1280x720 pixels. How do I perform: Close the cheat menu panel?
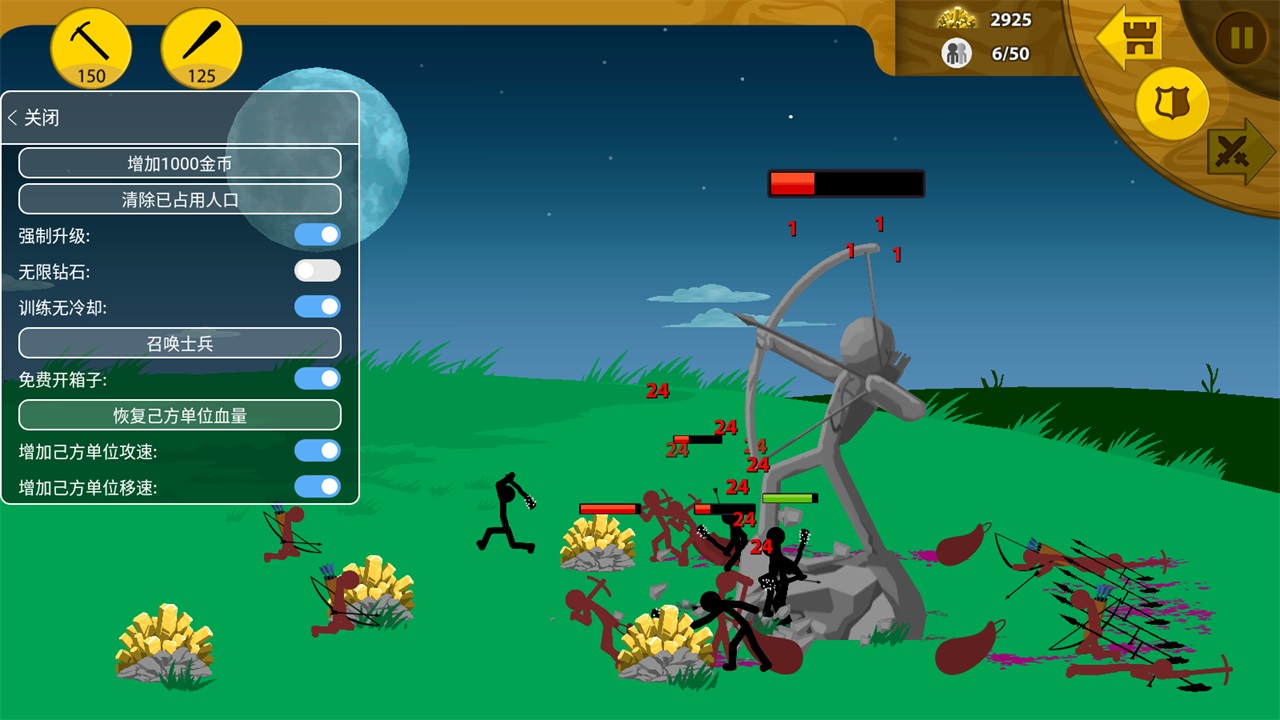click(34, 118)
